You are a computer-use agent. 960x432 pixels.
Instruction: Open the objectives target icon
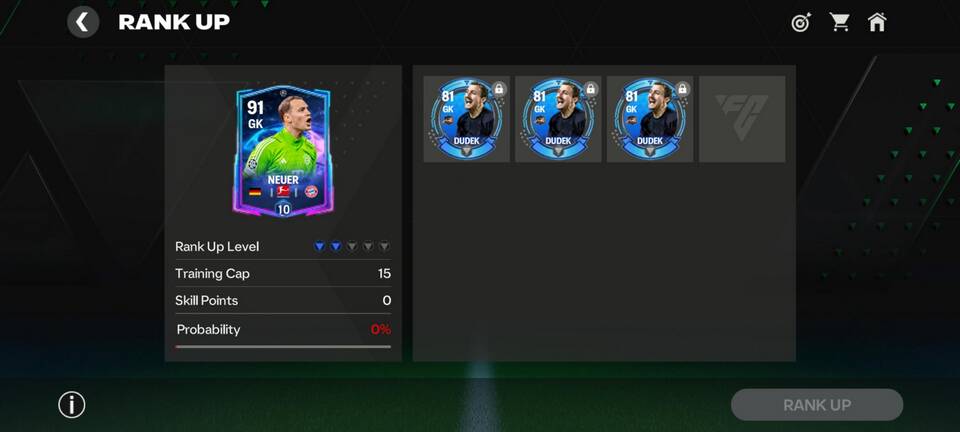[x=801, y=22]
